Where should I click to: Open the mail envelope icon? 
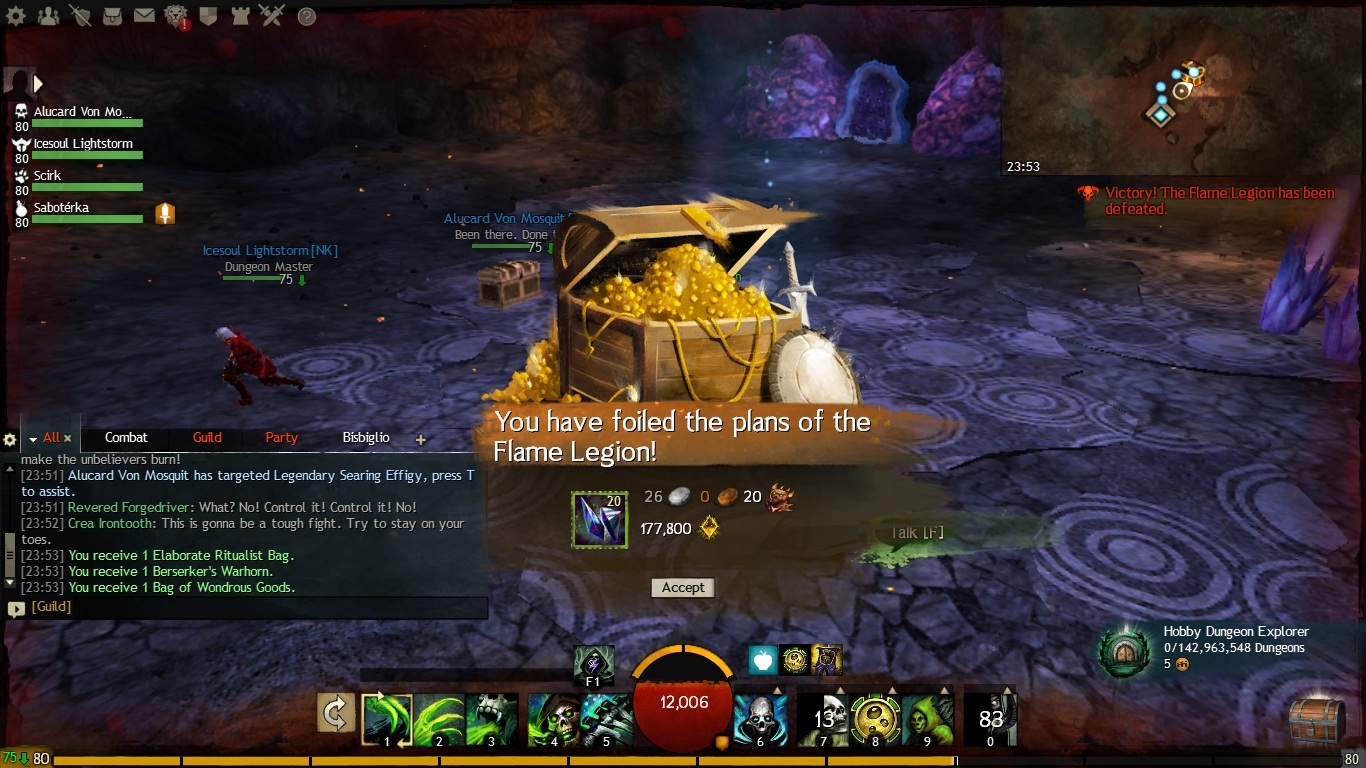(x=144, y=16)
